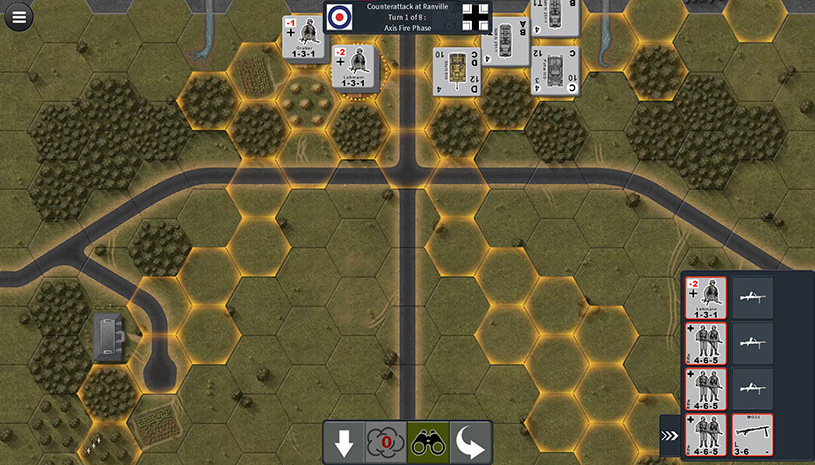Click the down arrow action button
This screenshot has height=465, width=815.
coord(344,443)
